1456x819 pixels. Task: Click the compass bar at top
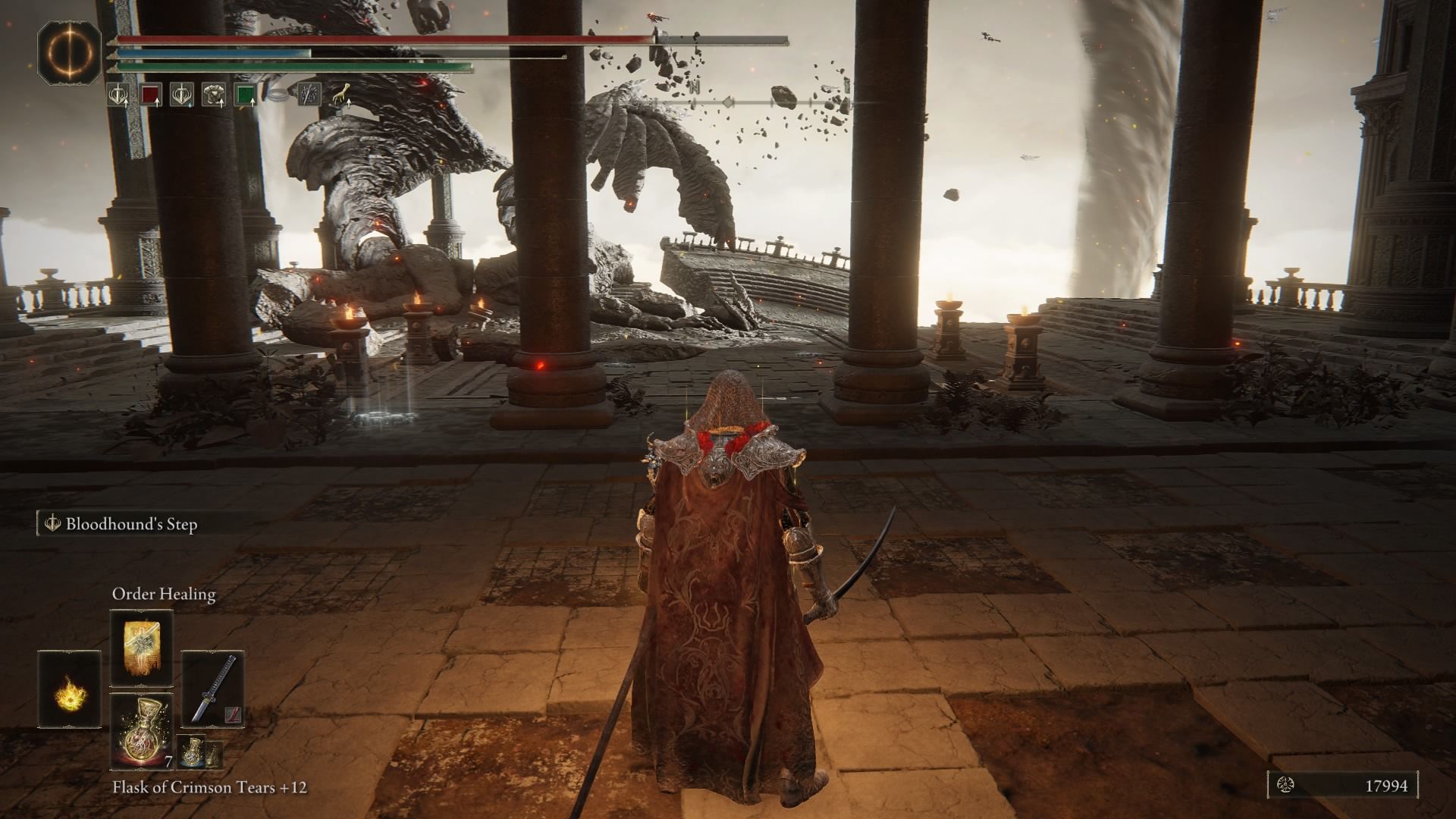coord(766,102)
